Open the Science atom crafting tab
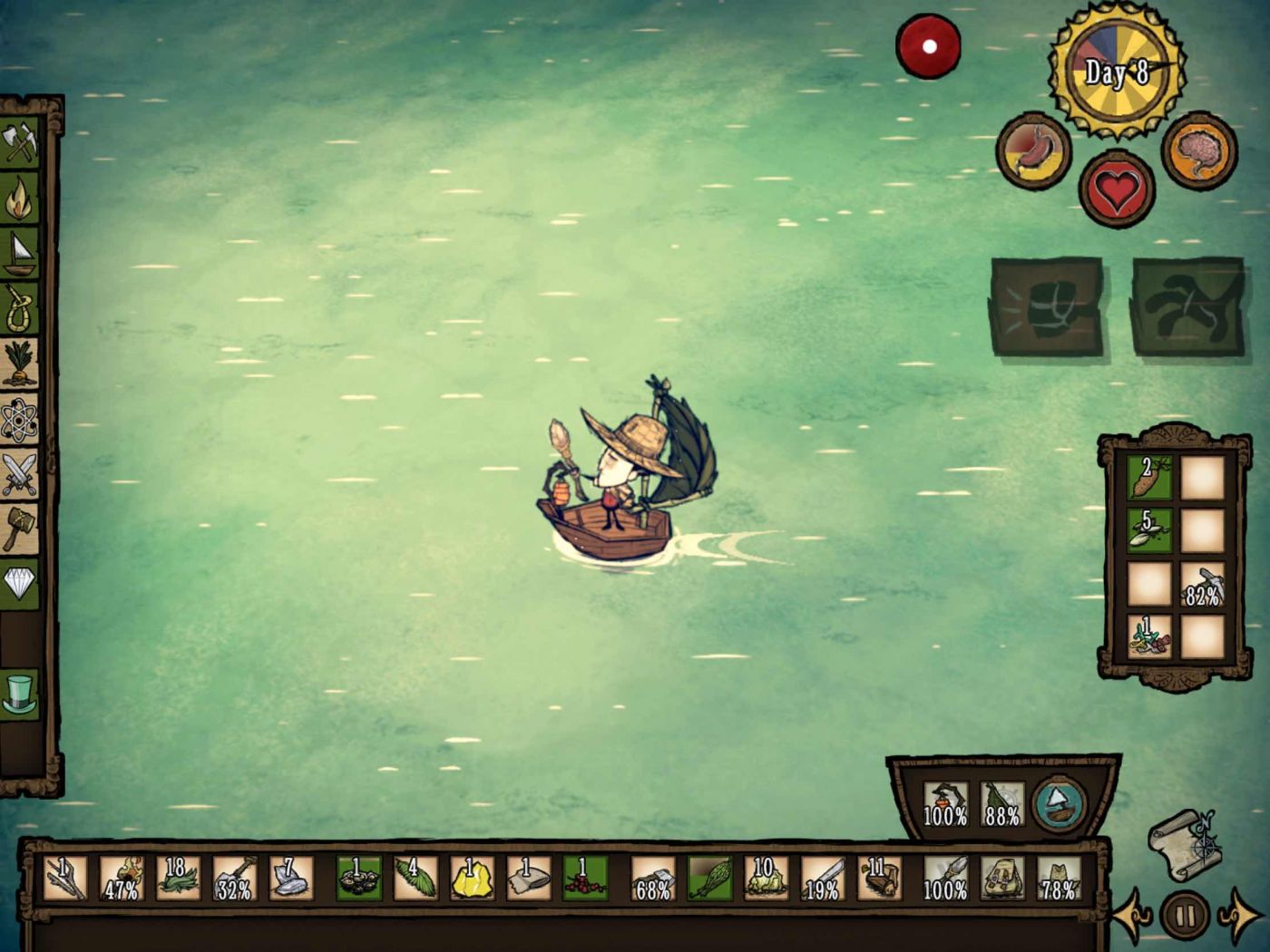Screen dimensions: 1270x952 coord(20,419)
